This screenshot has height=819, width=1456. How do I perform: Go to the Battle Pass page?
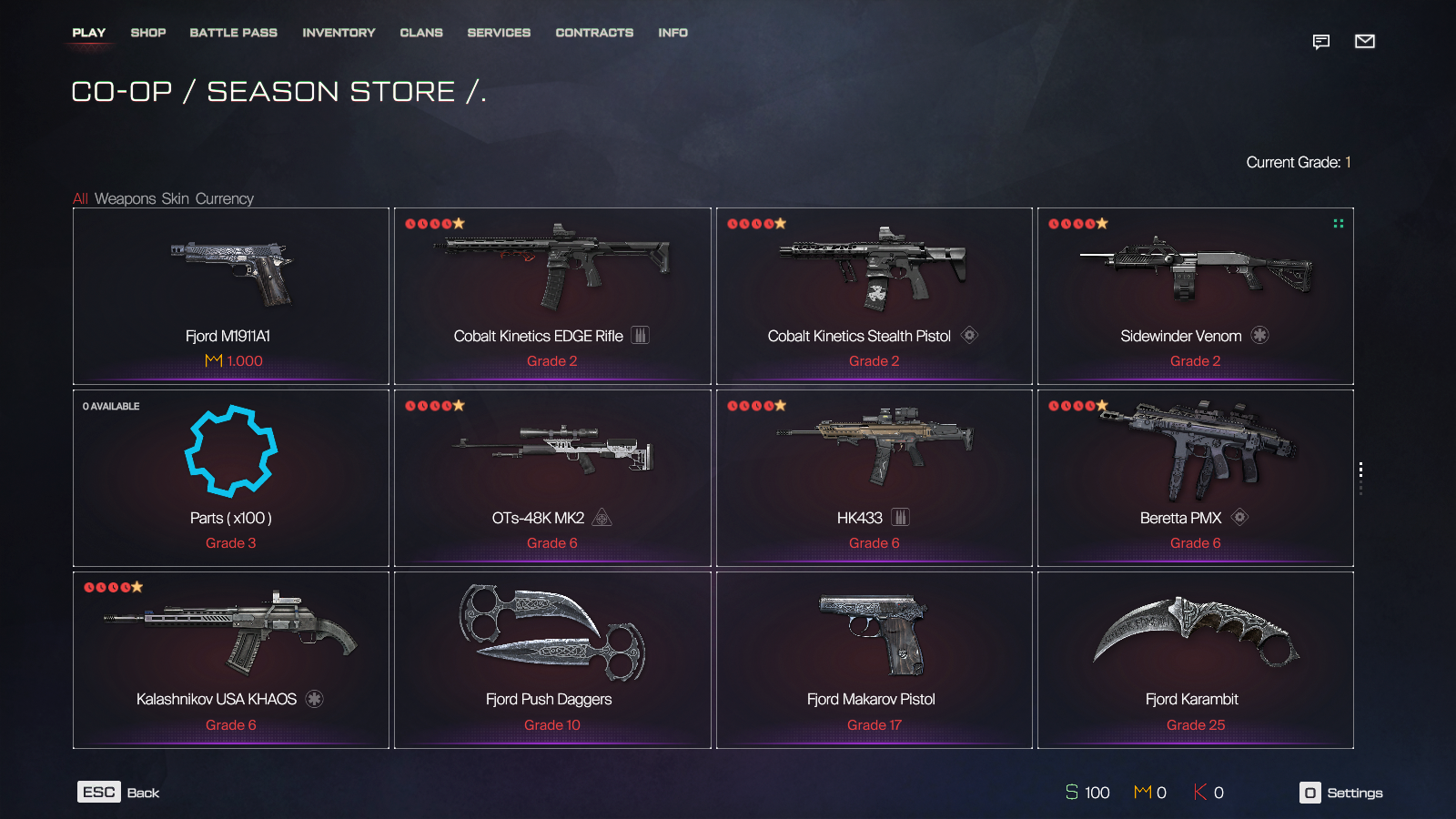[x=233, y=33]
